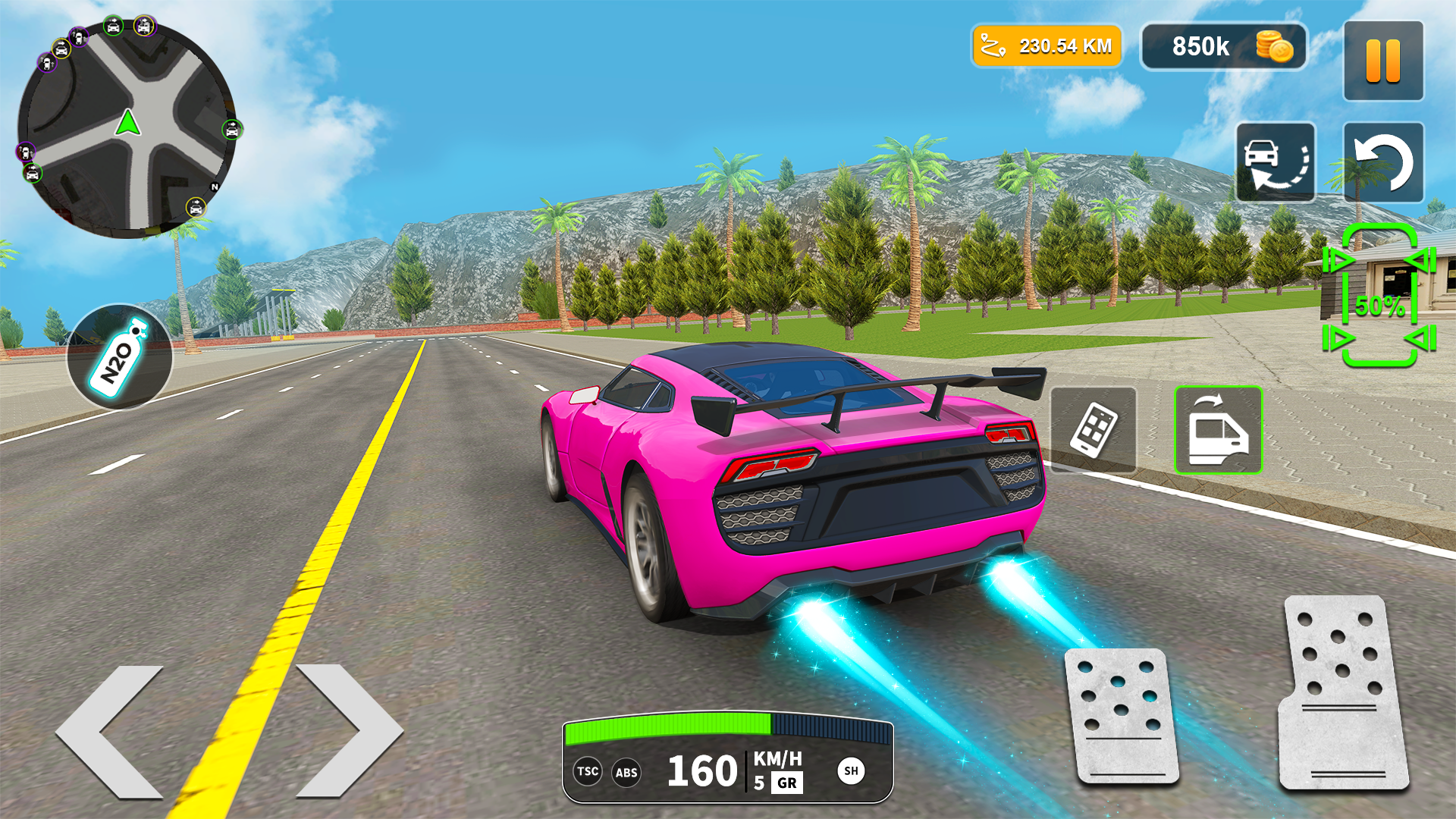Image resolution: width=1456 pixels, height=819 pixels.
Task: Expand the minimap view
Action: pyautogui.click(x=129, y=121)
